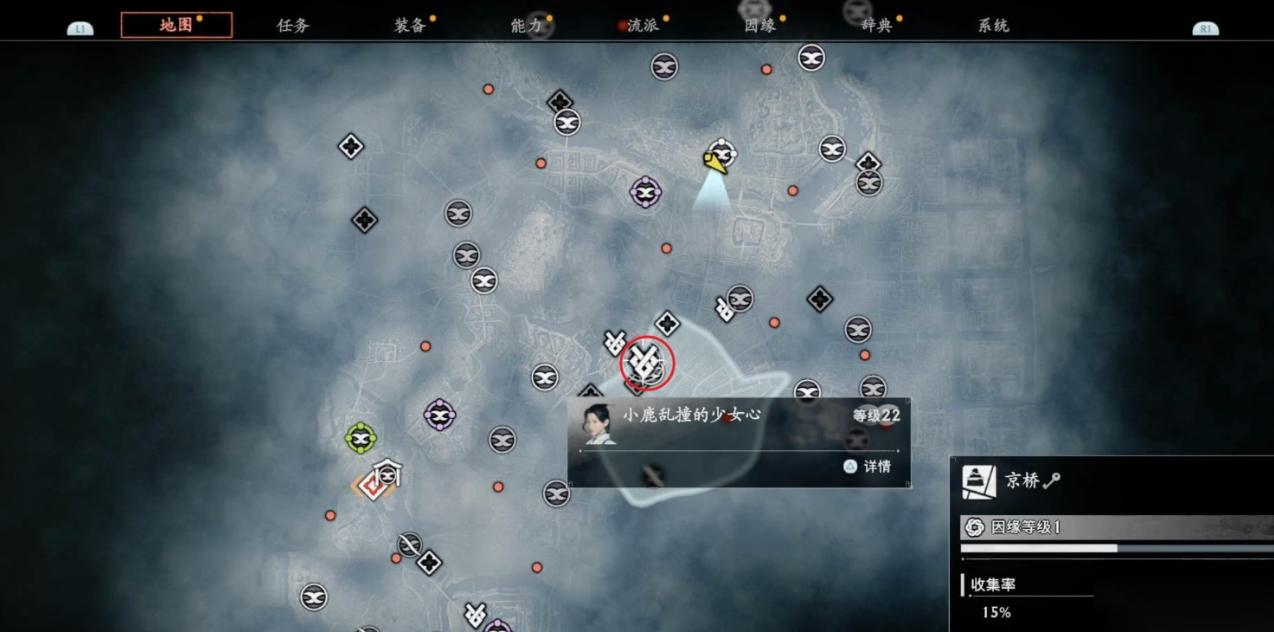1274x632 pixels.
Task: Open the 因缘 bonds tab
Action: 760,25
